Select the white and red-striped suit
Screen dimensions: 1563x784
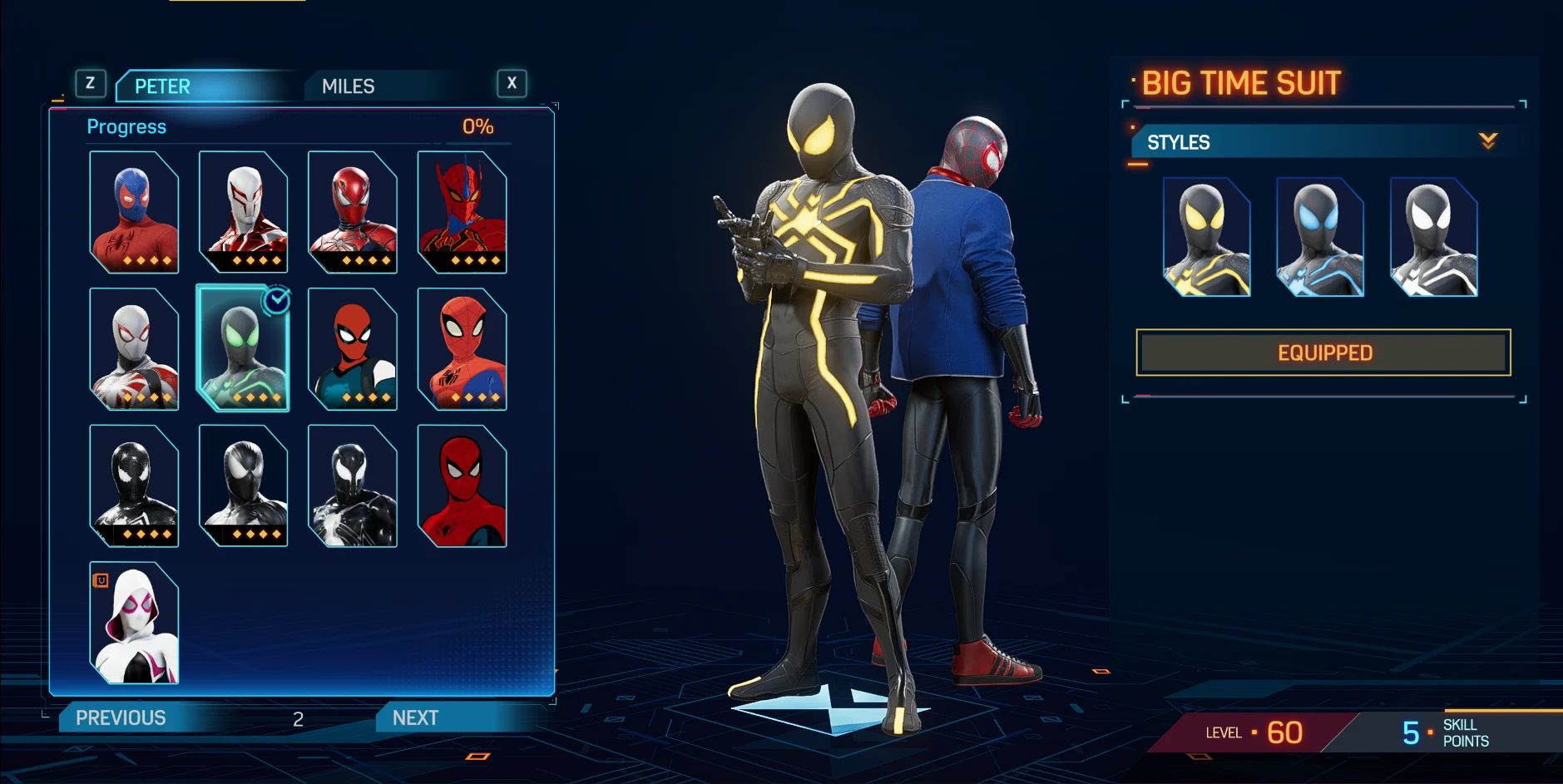(x=243, y=213)
